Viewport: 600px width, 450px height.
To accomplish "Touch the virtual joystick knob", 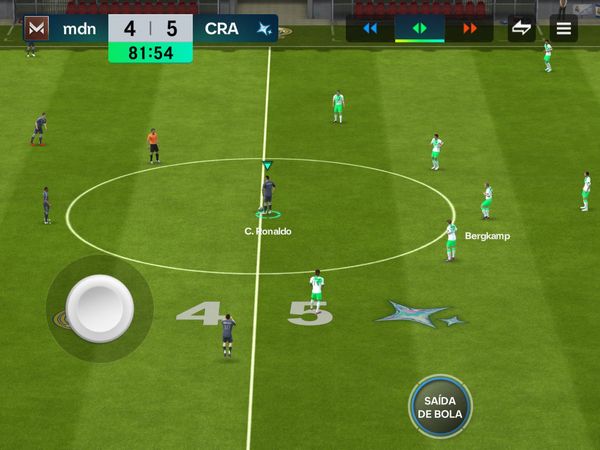I will pos(100,308).
